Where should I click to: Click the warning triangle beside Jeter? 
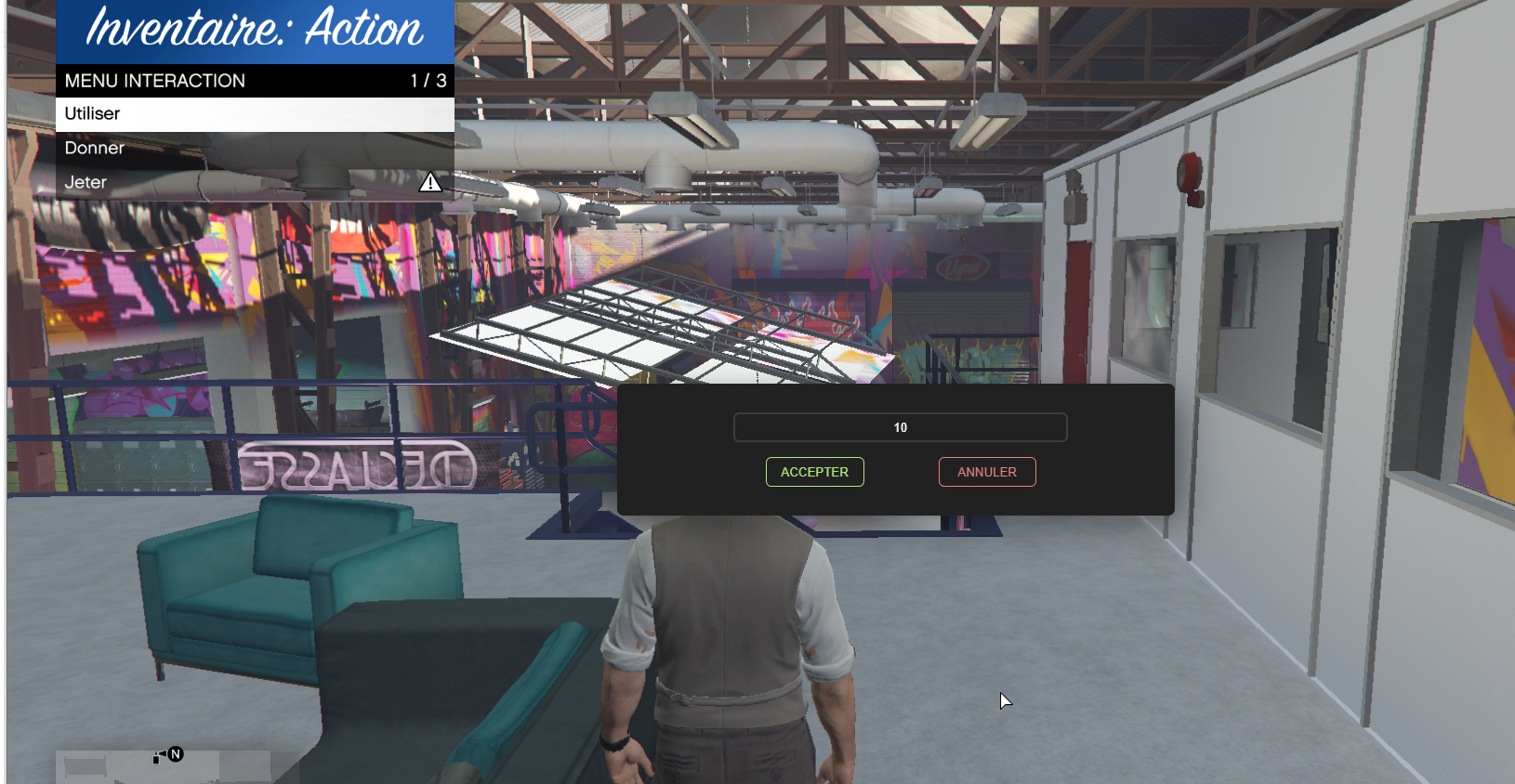(x=430, y=182)
